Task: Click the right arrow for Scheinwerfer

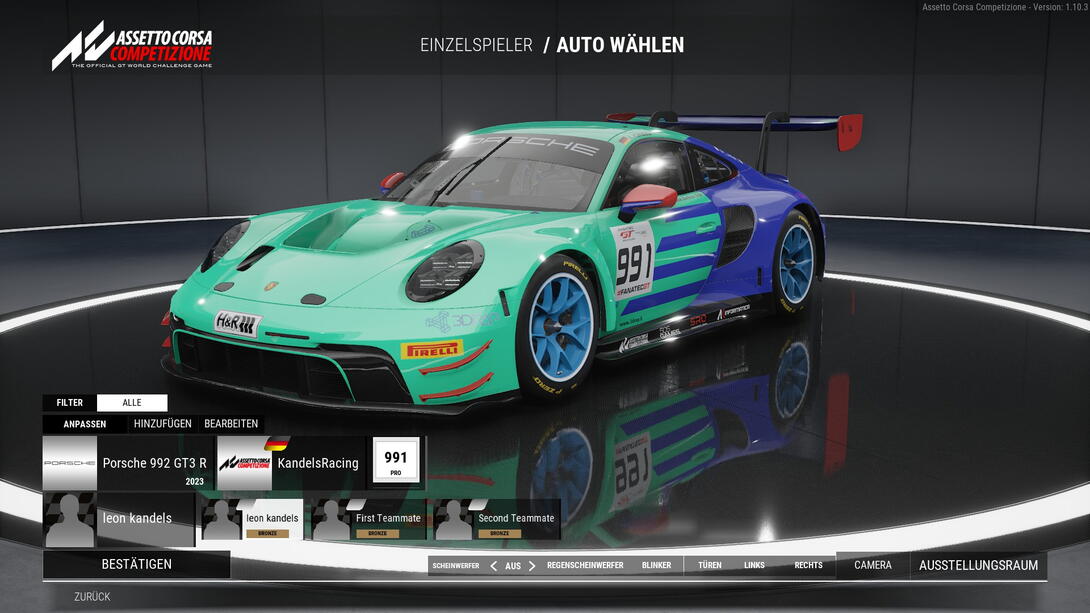Action: point(532,566)
